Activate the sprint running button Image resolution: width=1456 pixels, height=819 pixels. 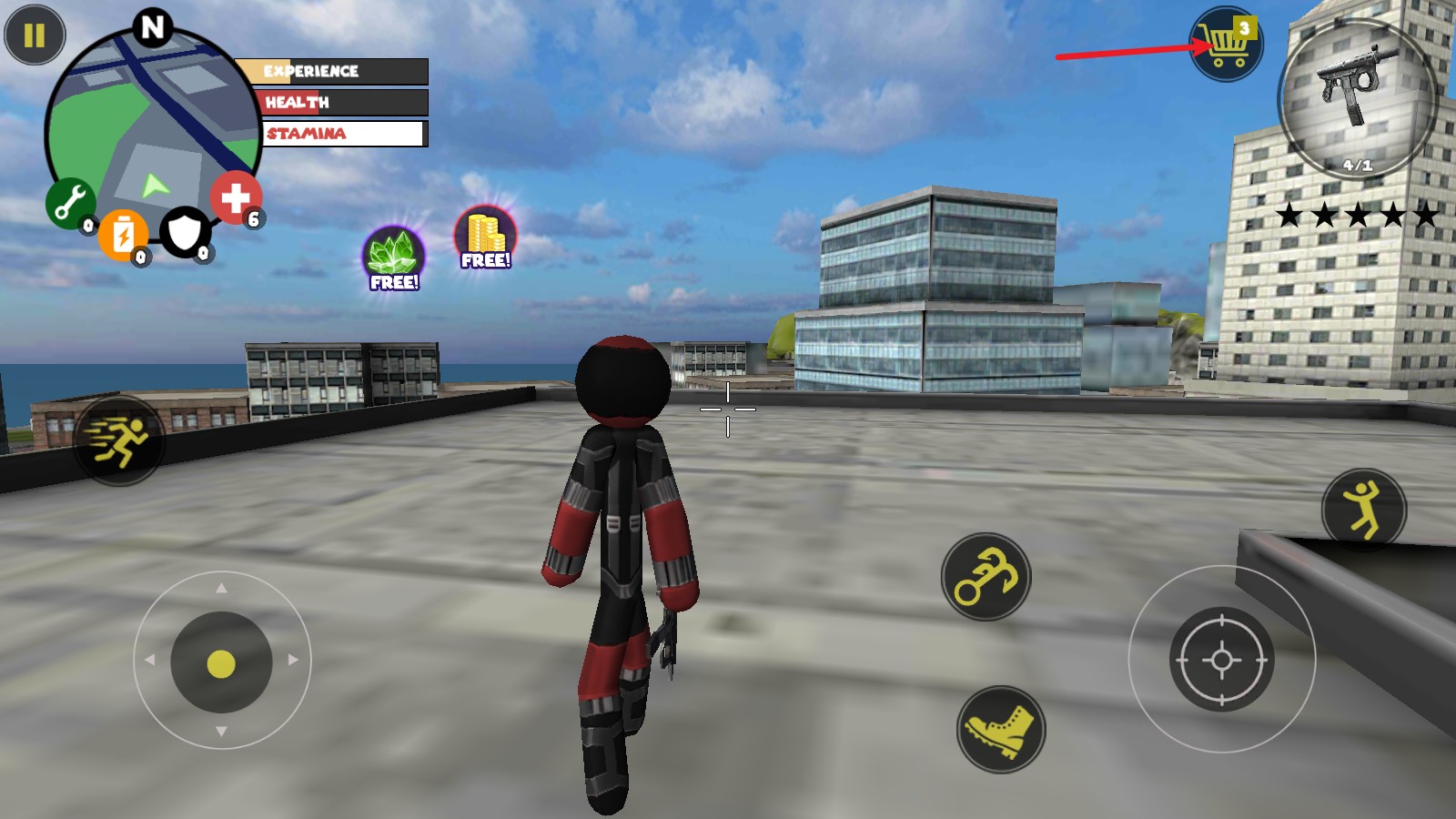tap(119, 441)
